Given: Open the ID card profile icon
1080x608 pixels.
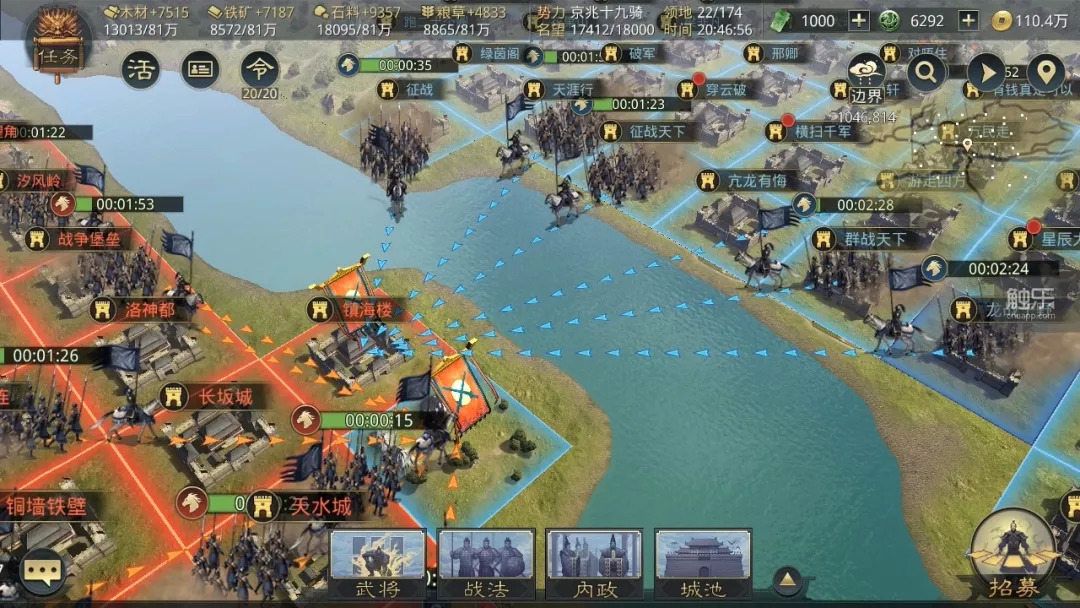Looking at the screenshot, I should (200, 70).
